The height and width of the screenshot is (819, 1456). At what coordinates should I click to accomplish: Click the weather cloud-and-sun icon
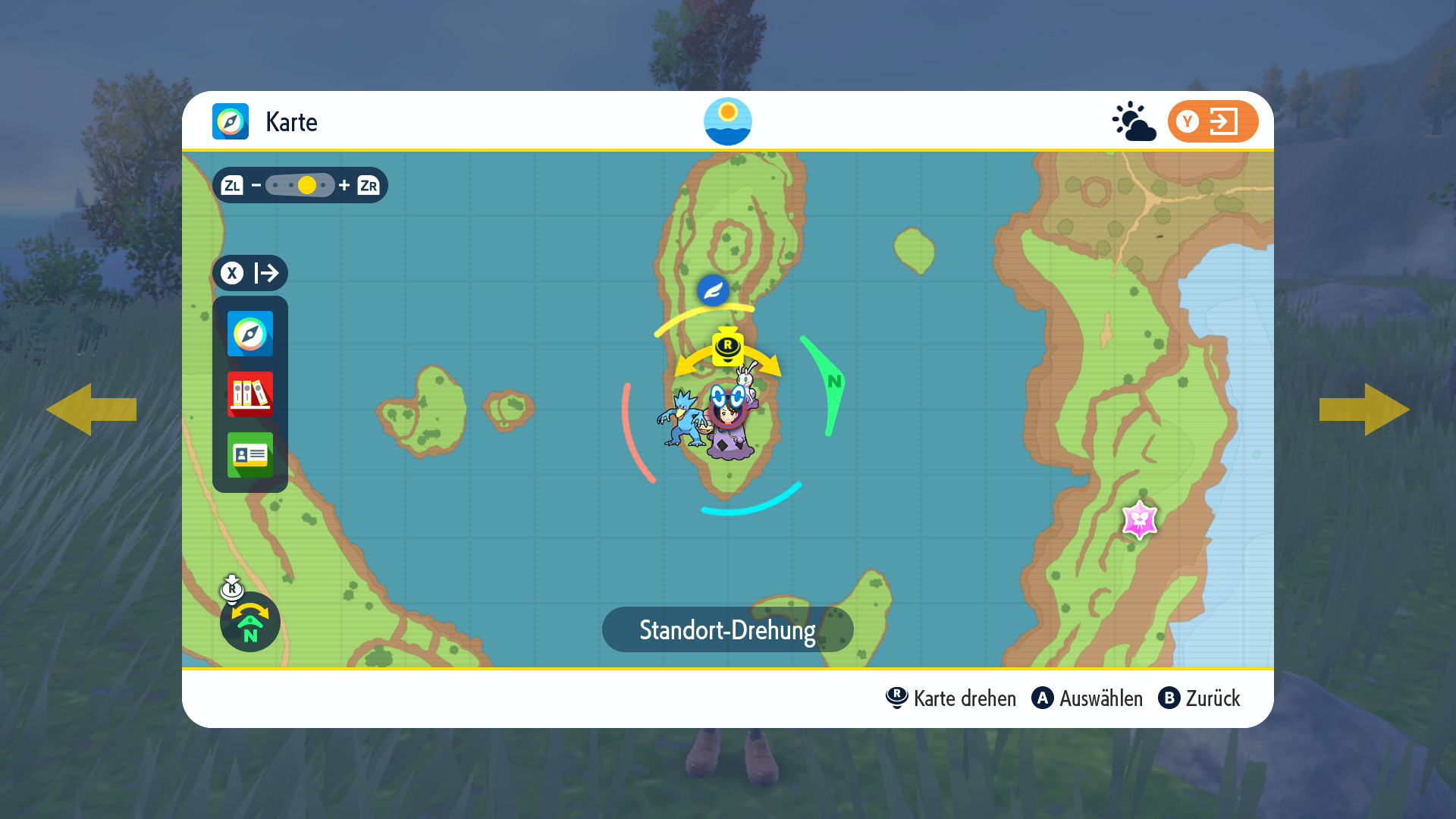1134,121
